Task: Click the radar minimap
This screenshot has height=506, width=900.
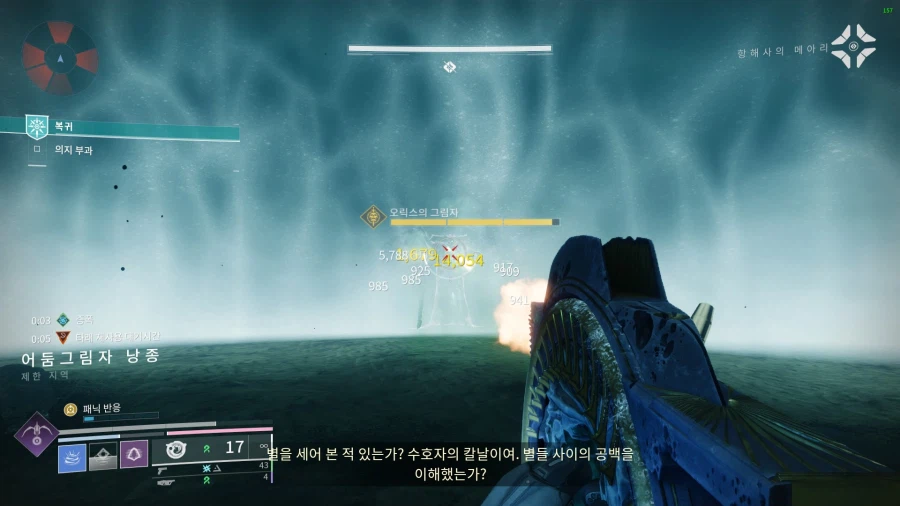Action: 60,57
